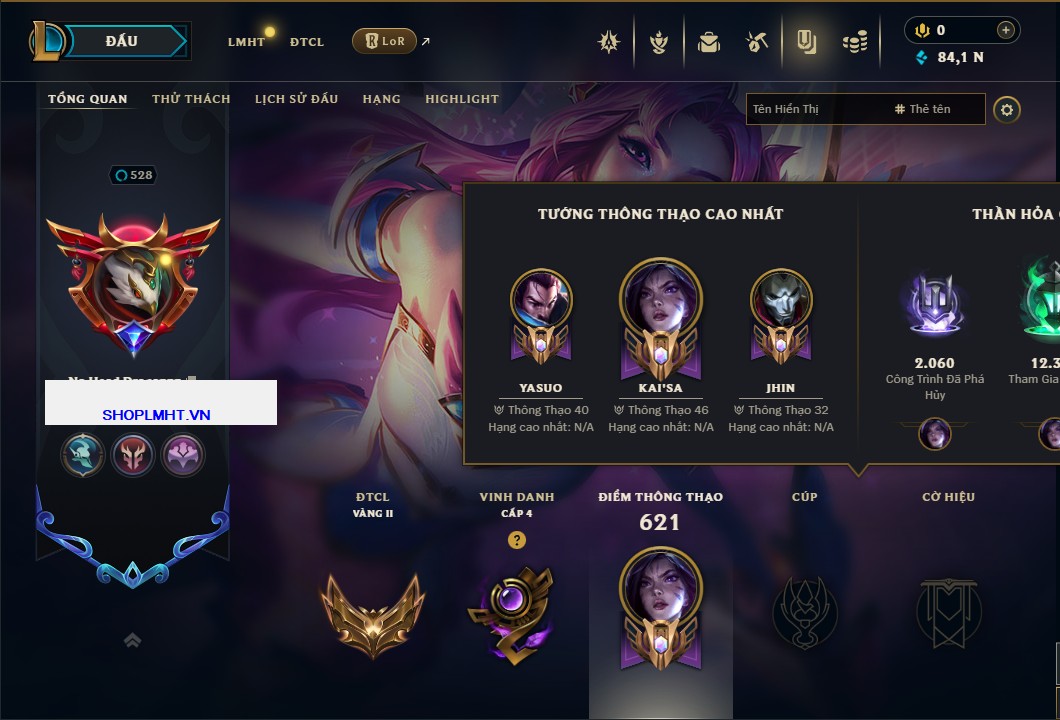Image resolution: width=1060 pixels, height=720 pixels.
Task: Select the ĐTCL Vàng II rank emblem
Action: pos(372,615)
